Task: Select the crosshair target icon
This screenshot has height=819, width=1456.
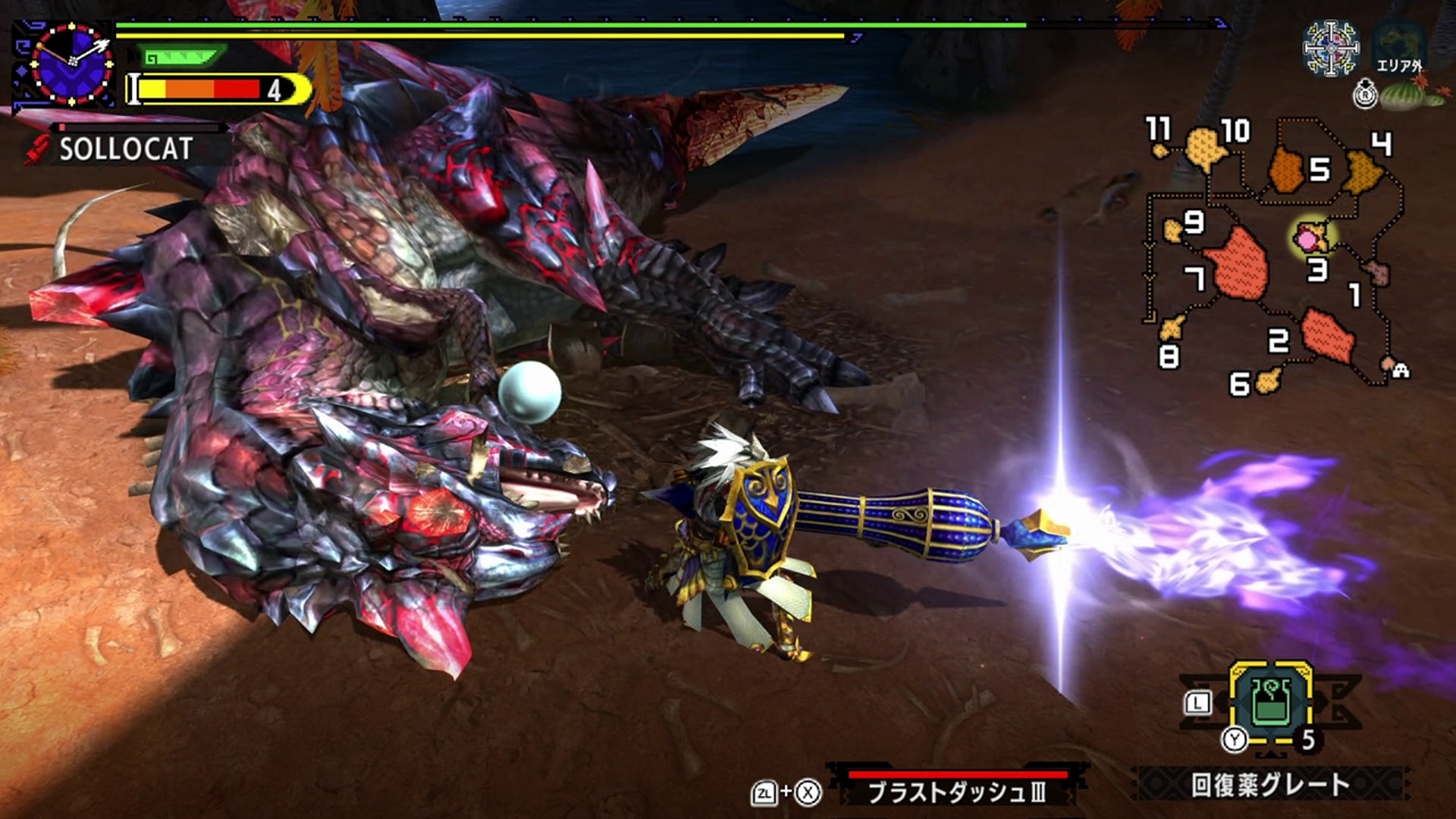Action: tap(1330, 49)
